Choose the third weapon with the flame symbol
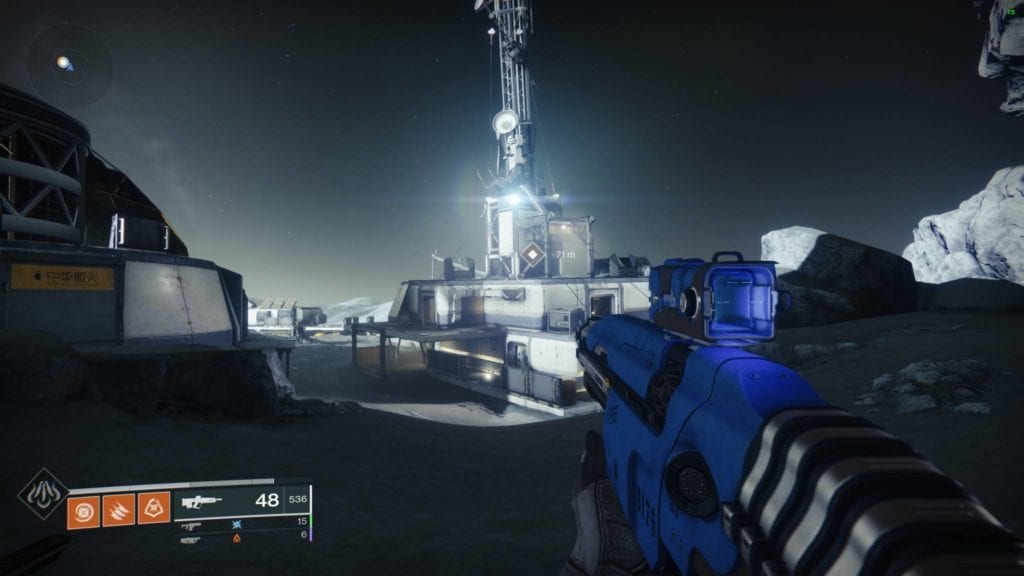1024x576 pixels. click(192, 539)
